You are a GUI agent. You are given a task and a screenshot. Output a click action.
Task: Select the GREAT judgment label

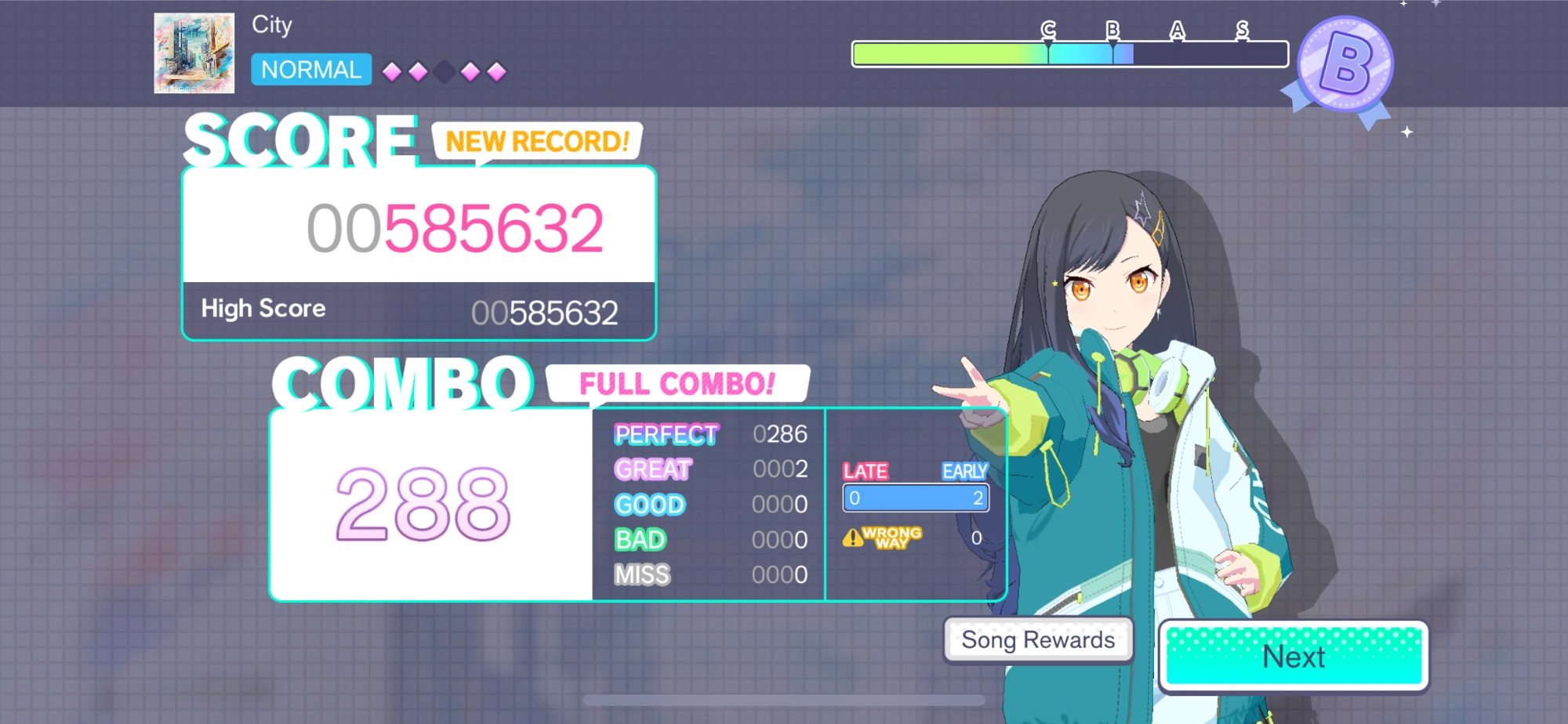pos(653,470)
